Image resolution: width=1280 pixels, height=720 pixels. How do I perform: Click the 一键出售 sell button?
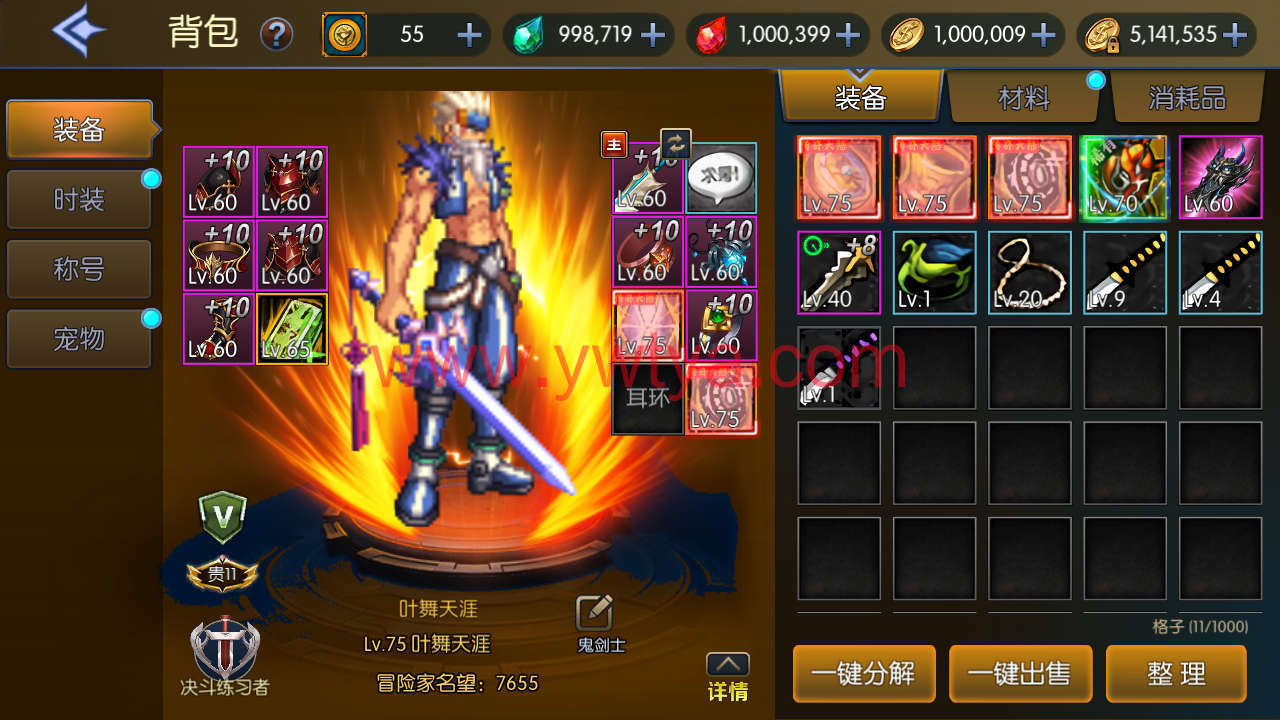1020,673
